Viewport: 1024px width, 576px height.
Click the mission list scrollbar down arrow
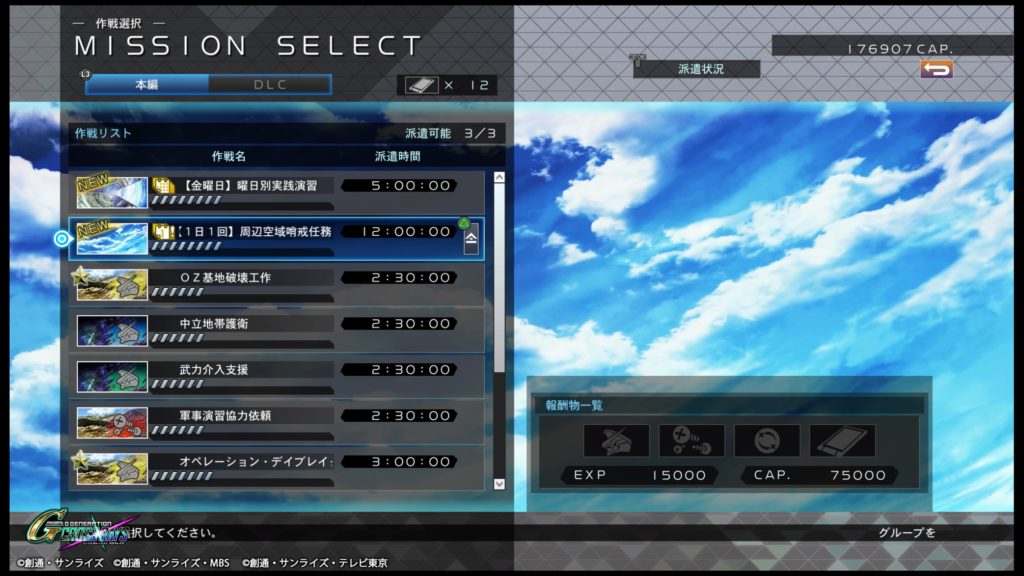(500, 484)
